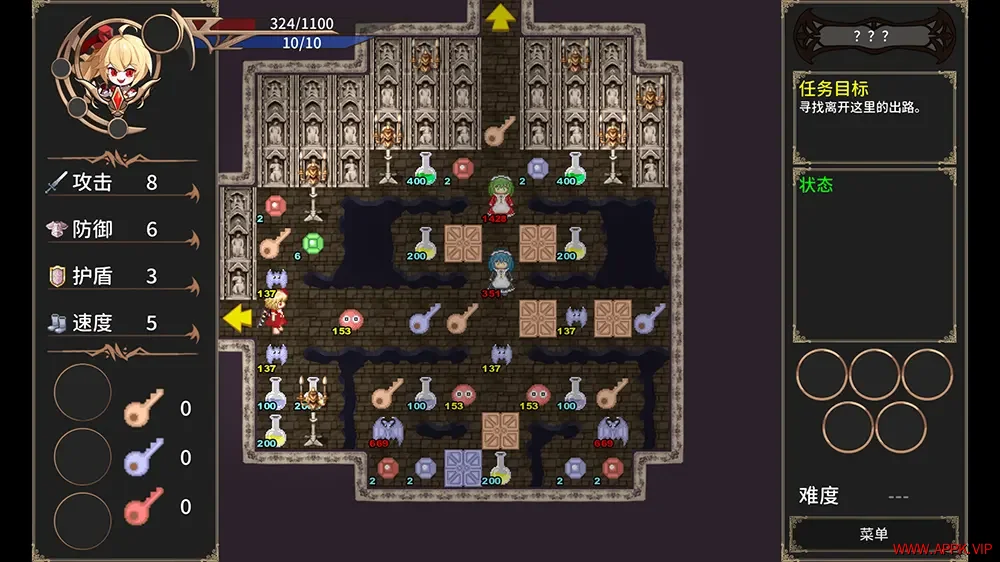Image resolution: width=1000 pixels, height=562 pixels.
Task: Click the yellow up arrow exit marker
Action: [x=499, y=17]
